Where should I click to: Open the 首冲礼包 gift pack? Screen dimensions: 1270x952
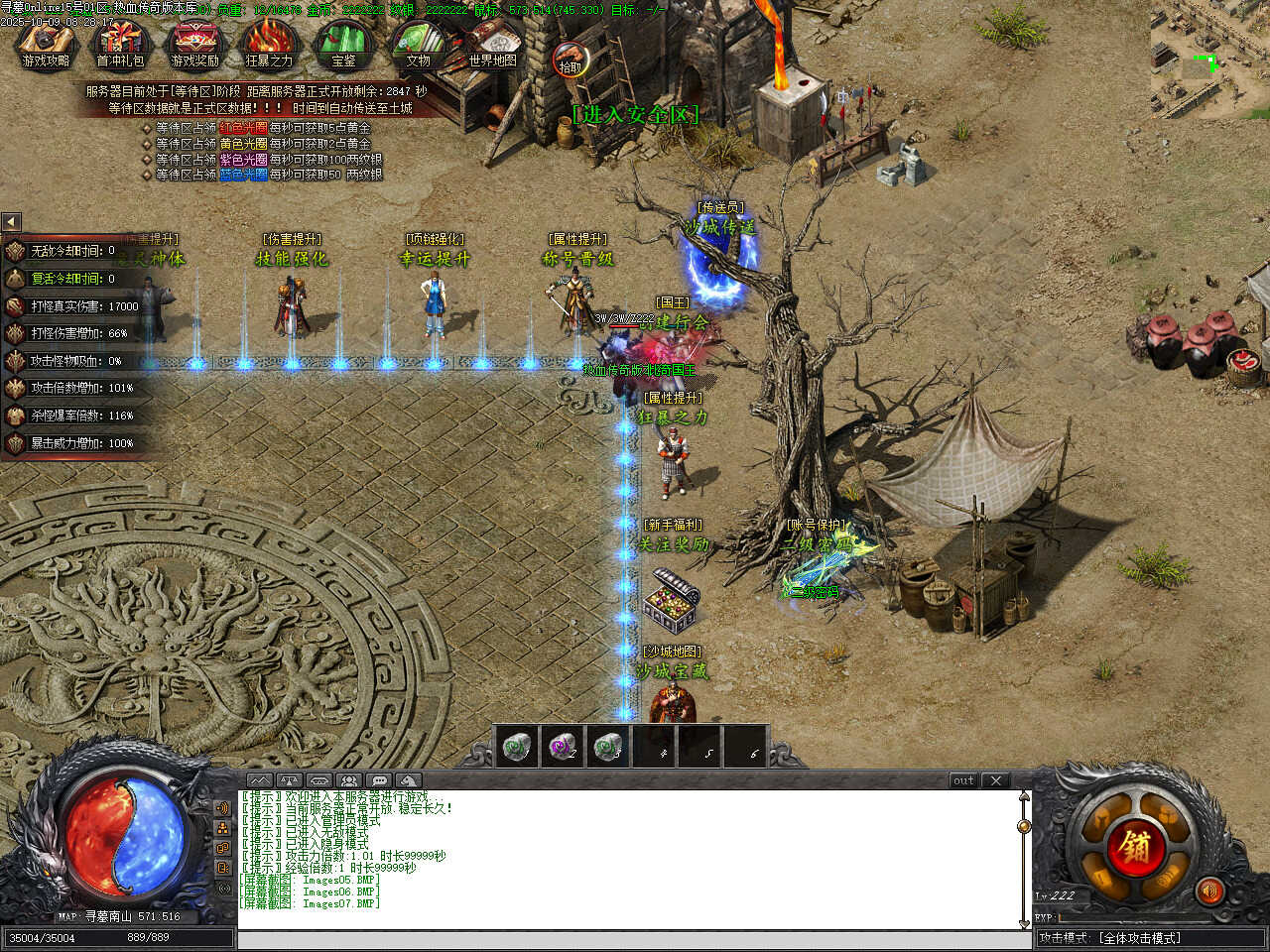[x=120, y=45]
